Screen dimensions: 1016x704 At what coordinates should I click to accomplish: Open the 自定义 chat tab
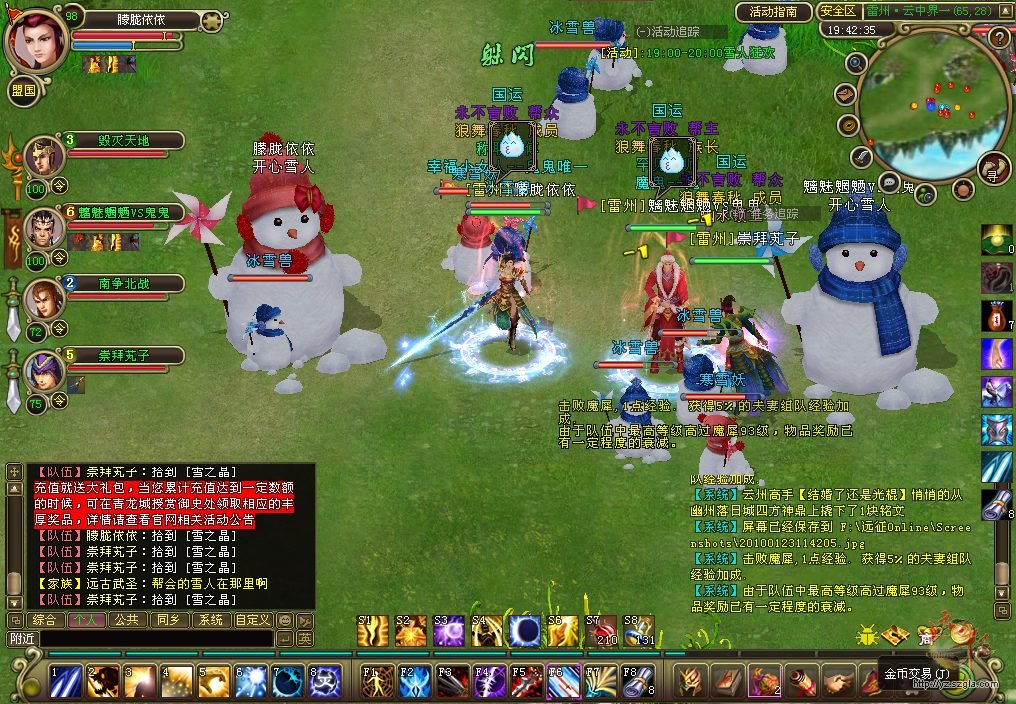pos(252,620)
